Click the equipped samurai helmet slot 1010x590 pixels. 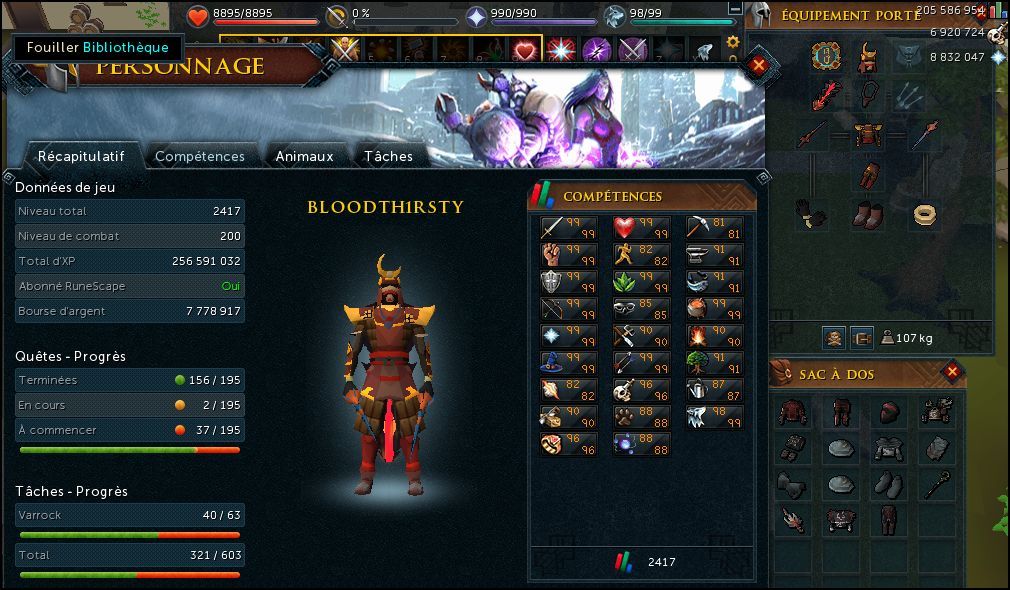pyautogui.click(x=868, y=56)
